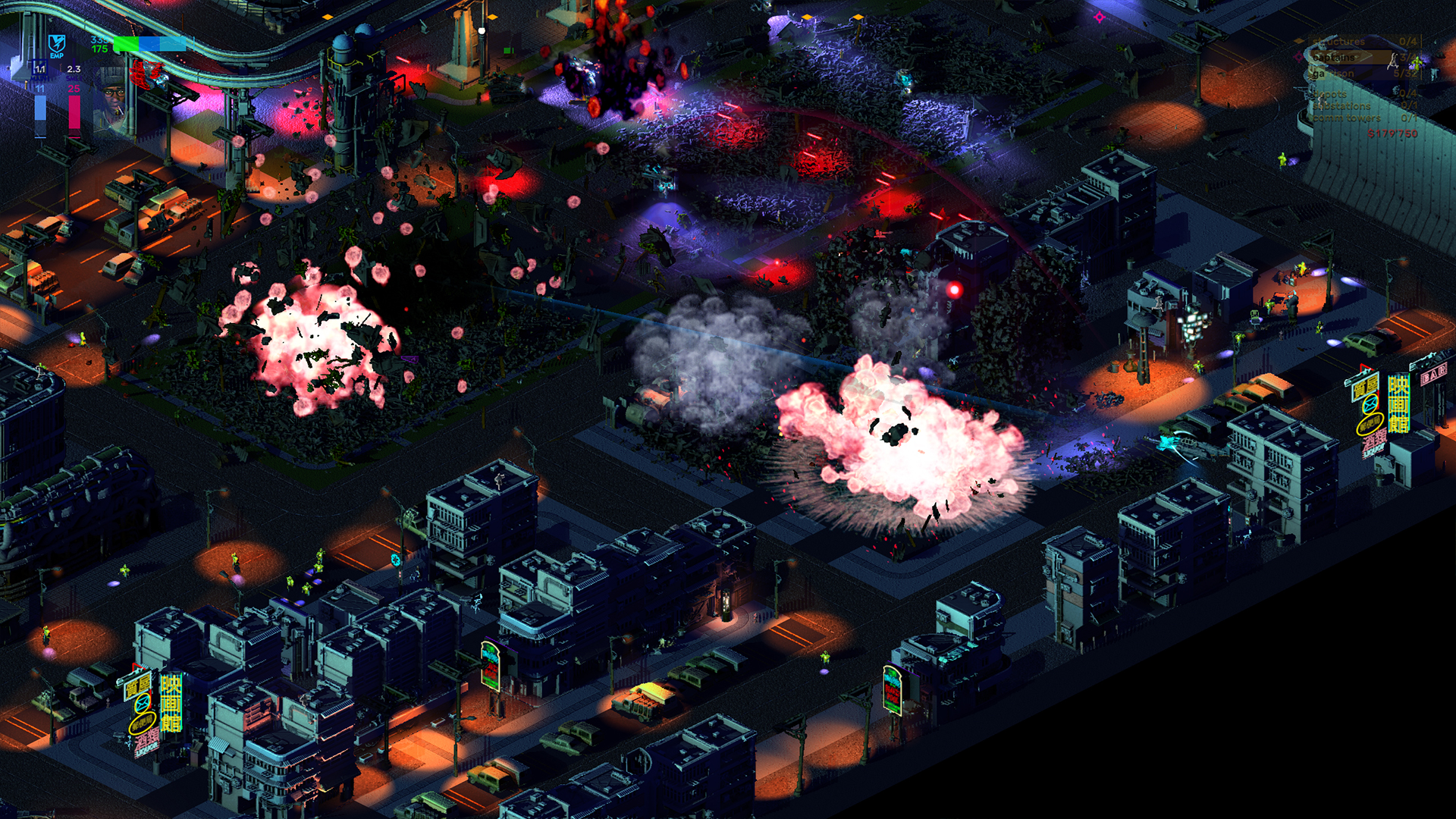Image resolution: width=1456 pixels, height=819 pixels.
Task: Click the red crosshair icon beside captains objective
Action: click(1300, 58)
